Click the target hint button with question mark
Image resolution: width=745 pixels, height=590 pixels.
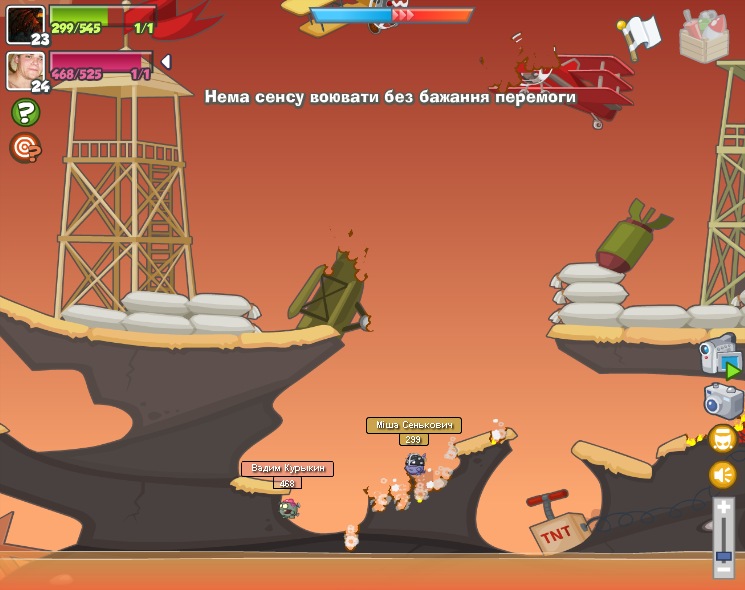click(25, 148)
